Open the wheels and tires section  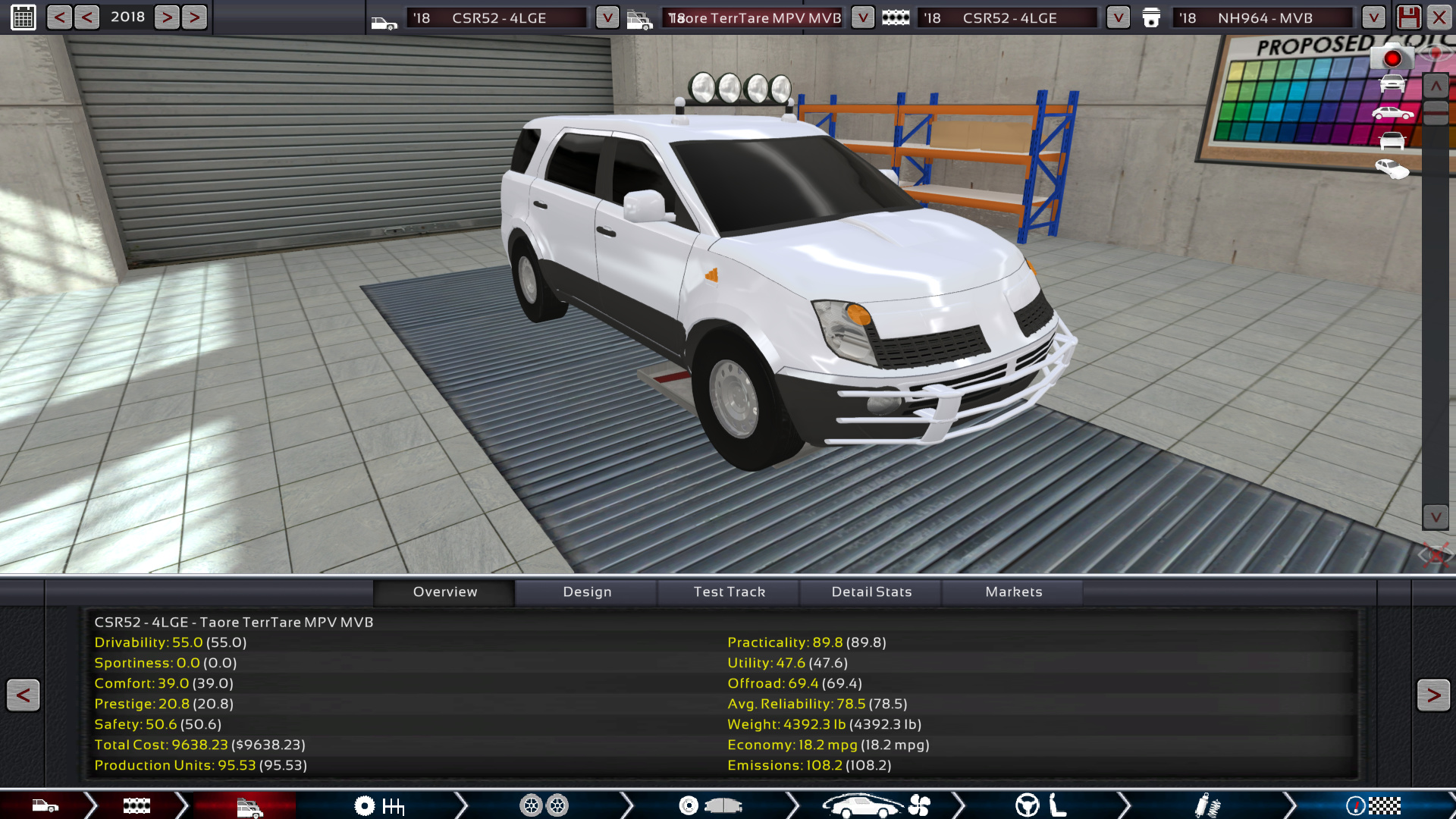pos(544,805)
